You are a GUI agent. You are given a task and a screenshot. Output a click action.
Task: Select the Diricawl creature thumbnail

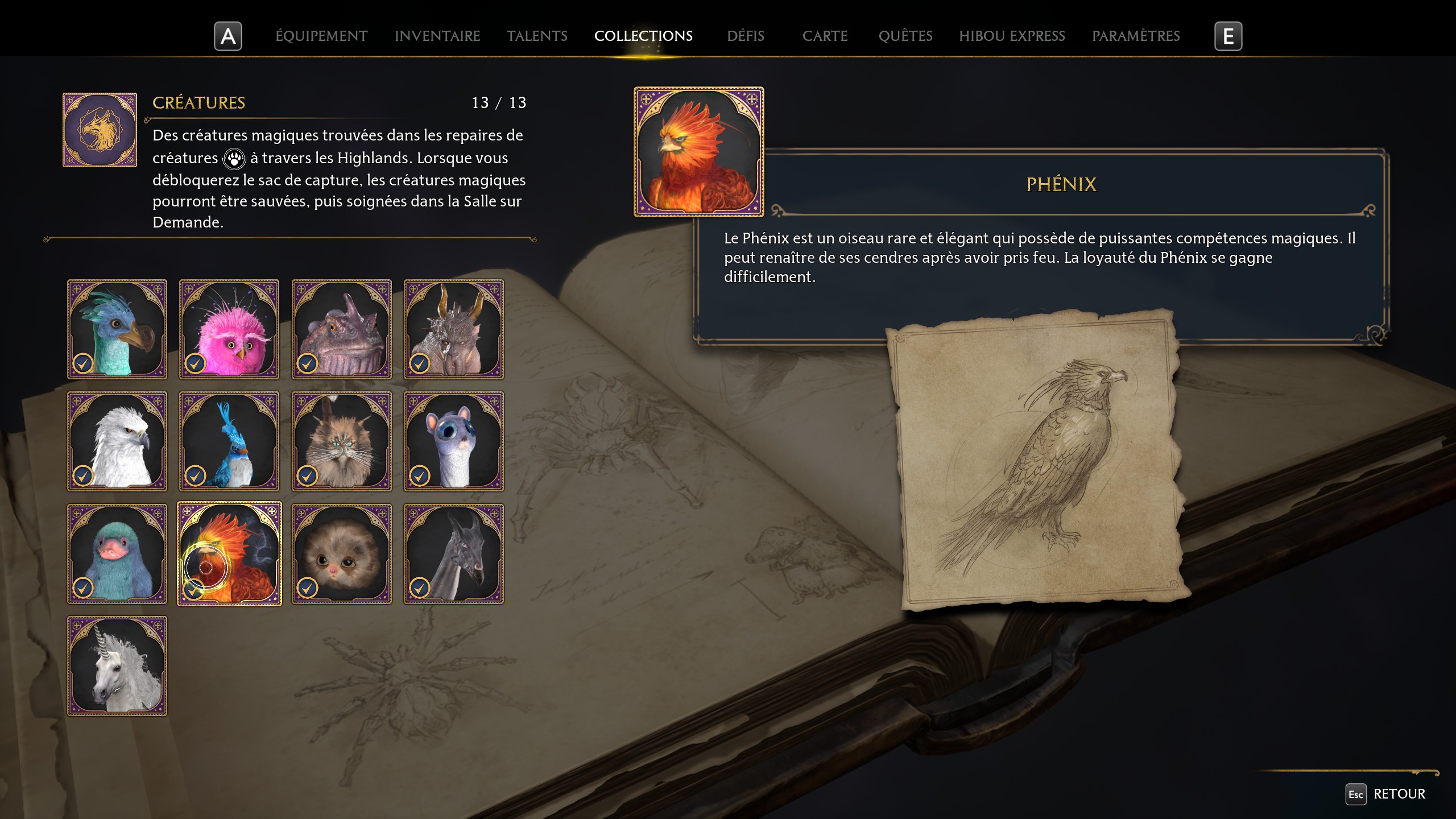point(117,329)
